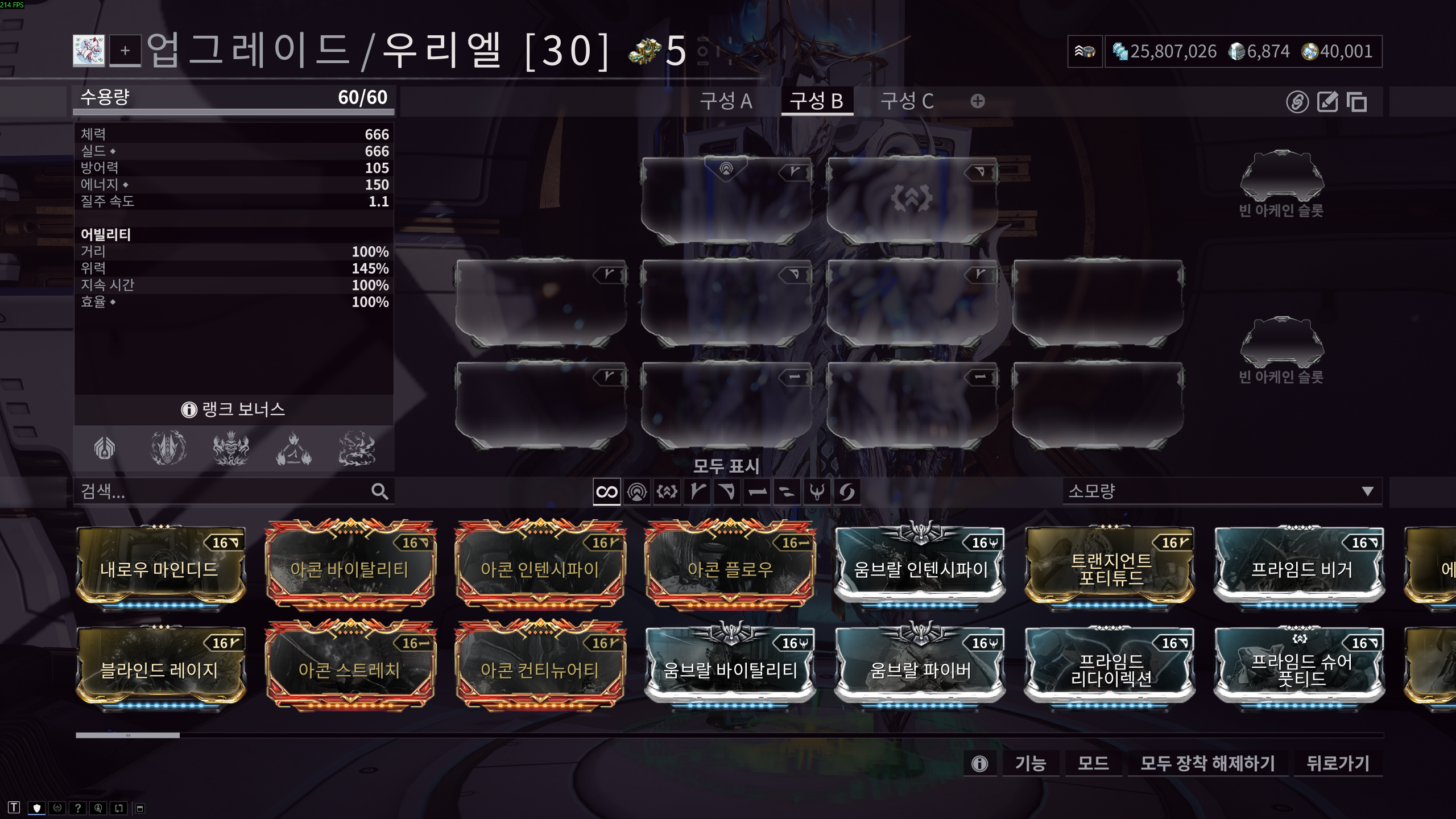Click the copy configuration icon top right
The height and width of the screenshot is (819, 1456).
point(1358,104)
